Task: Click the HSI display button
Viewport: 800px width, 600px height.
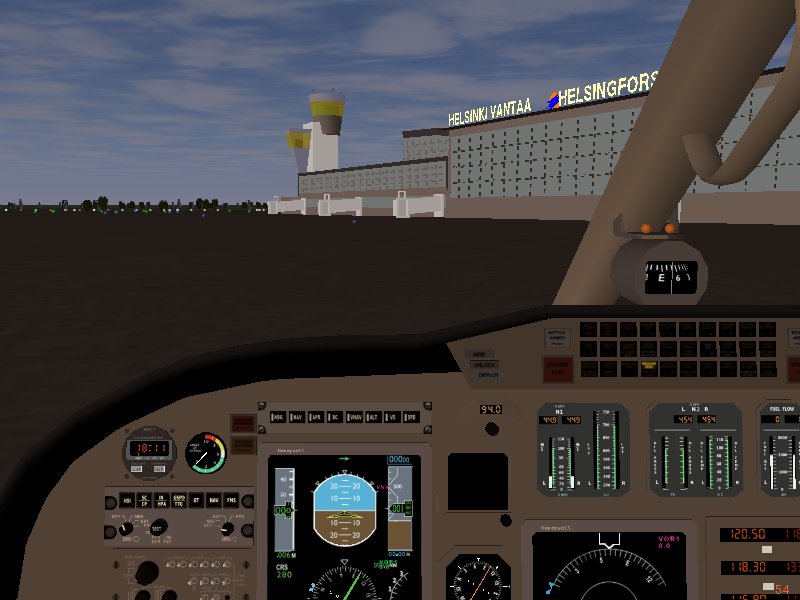Action: [126, 499]
